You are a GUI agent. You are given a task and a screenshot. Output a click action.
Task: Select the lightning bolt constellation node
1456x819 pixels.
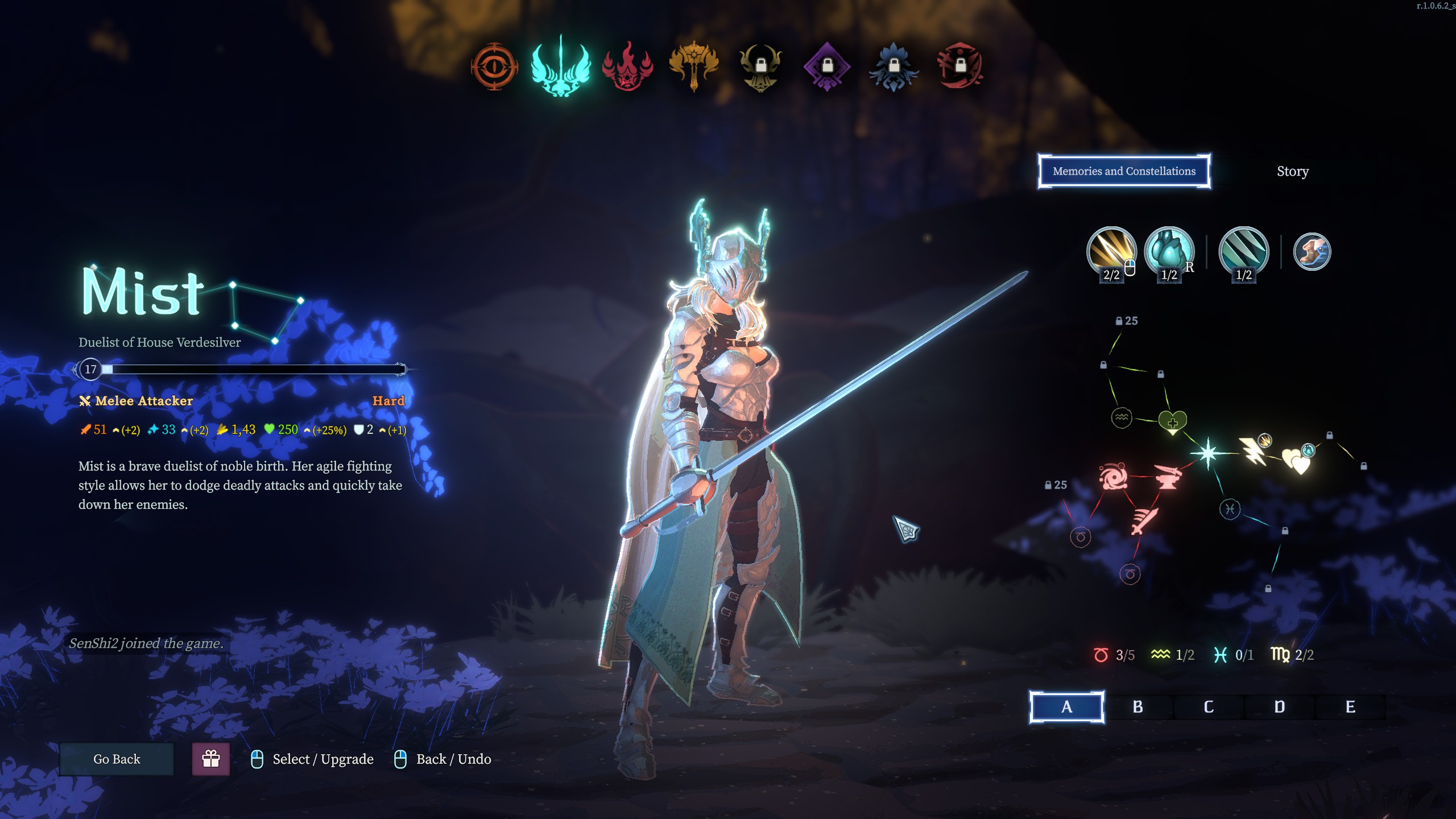(1252, 452)
